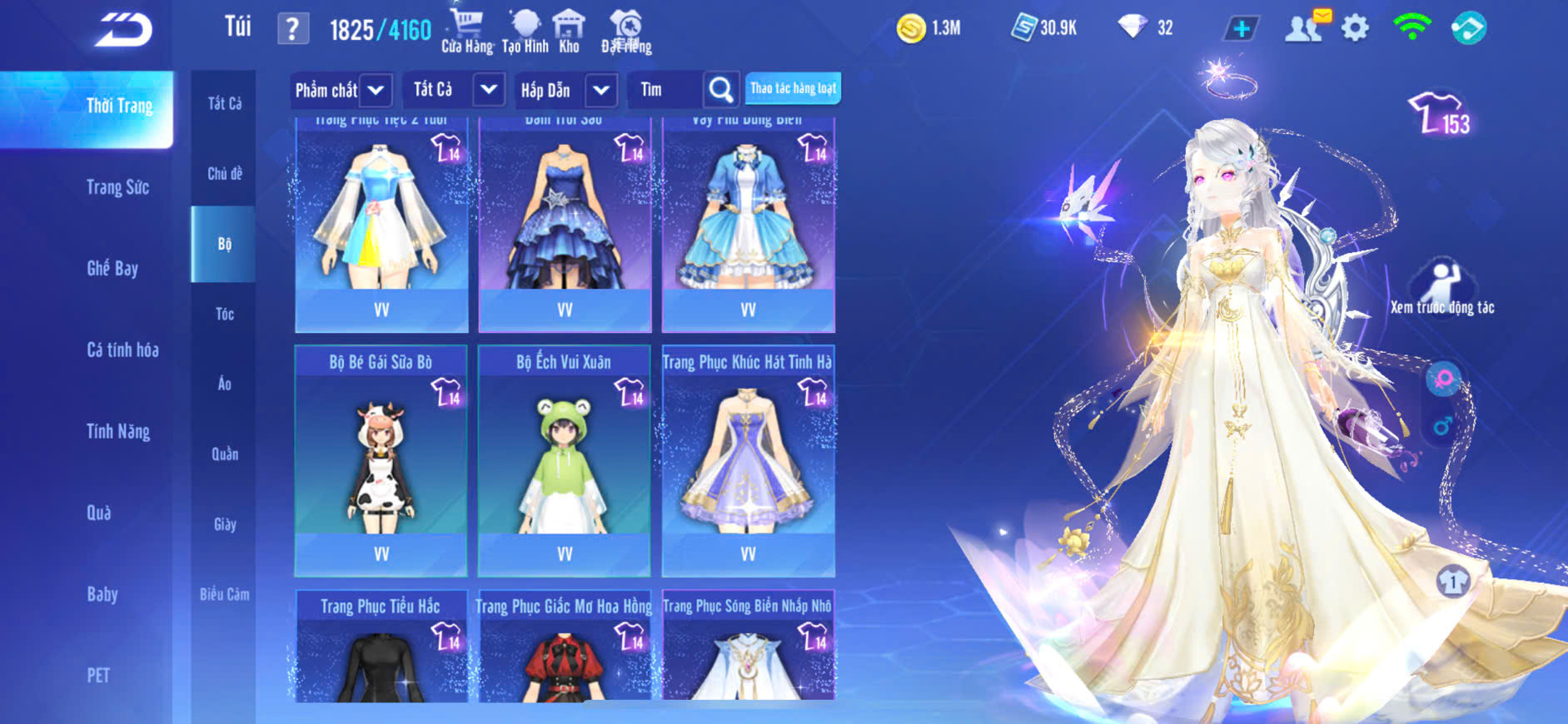Activate Thao tác hàng loạt button
Viewport: 1568px width, 724px height.
click(793, 88)
